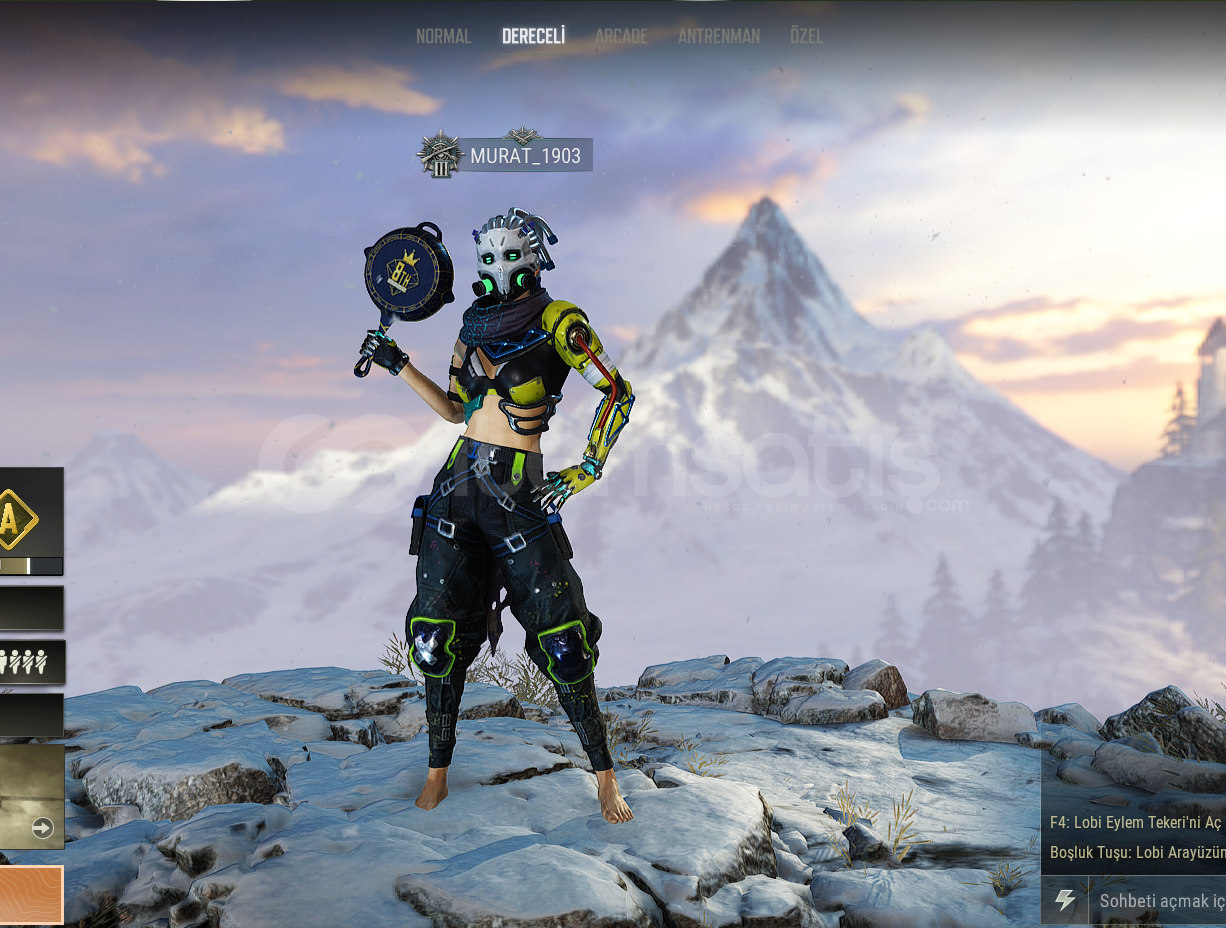
Task: Open the orange topographic map tile
Action: [x=30, y=894]
